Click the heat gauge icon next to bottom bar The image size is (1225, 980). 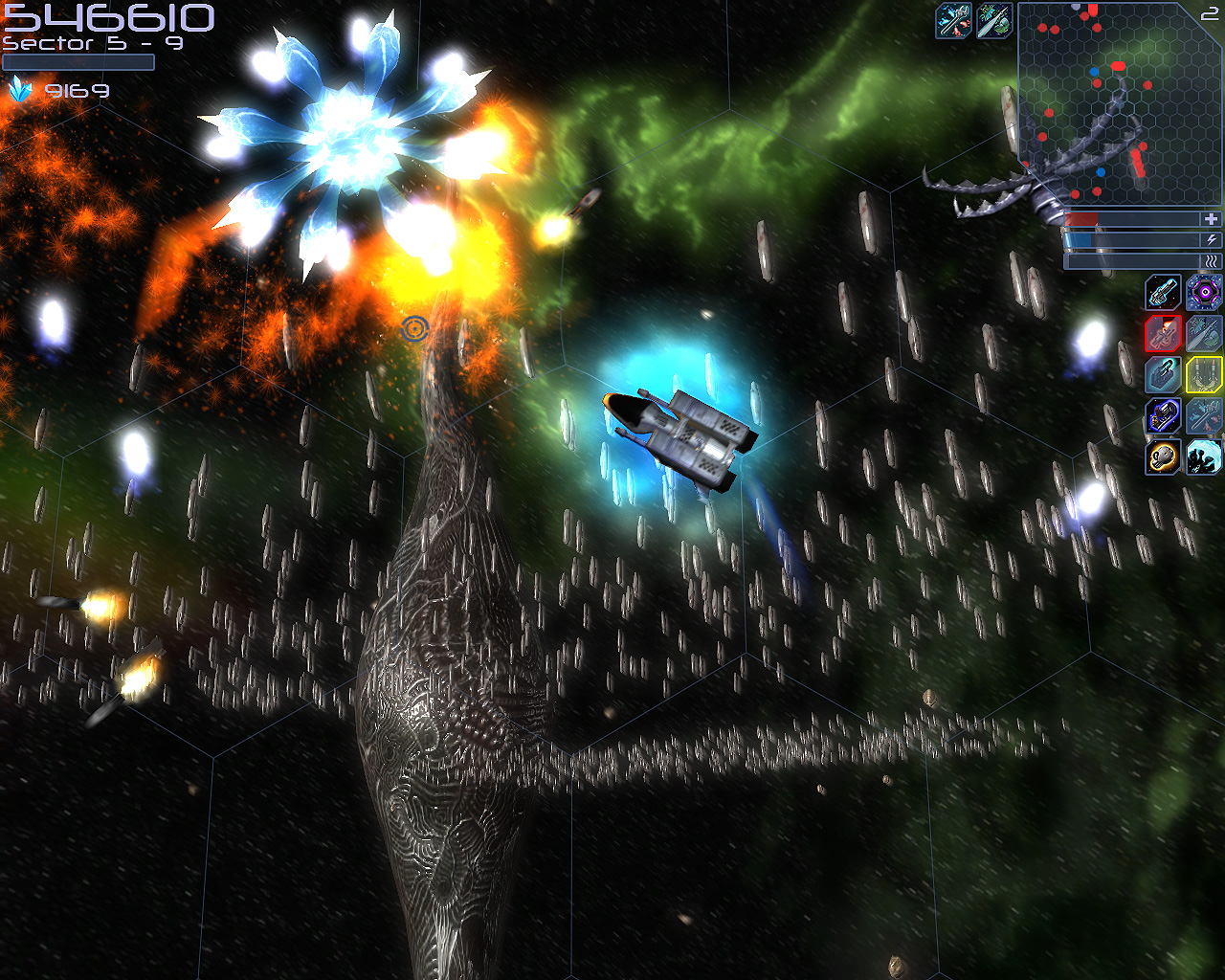pos(1212,260)
